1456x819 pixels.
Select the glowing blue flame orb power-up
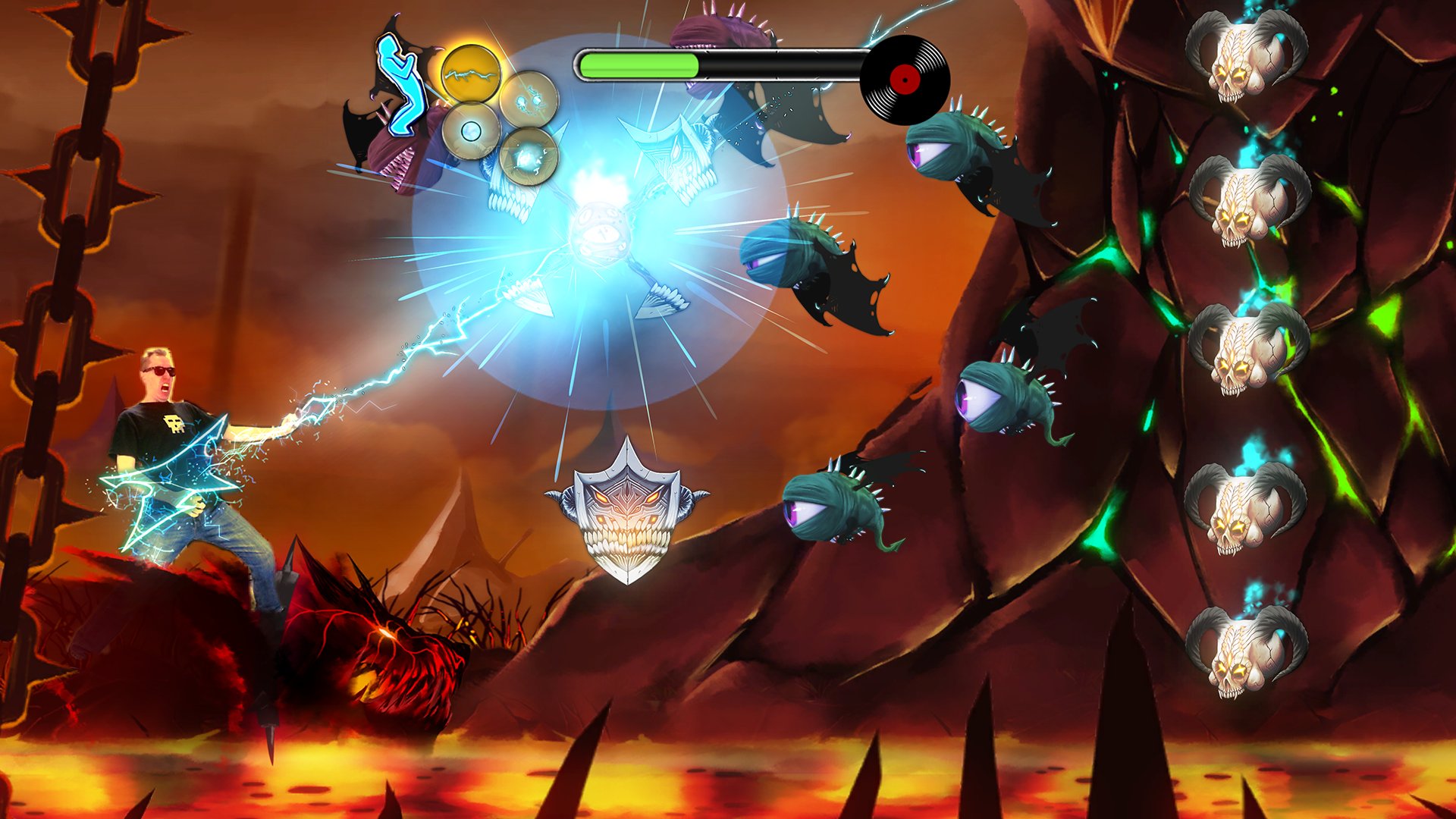click(529, 158)
